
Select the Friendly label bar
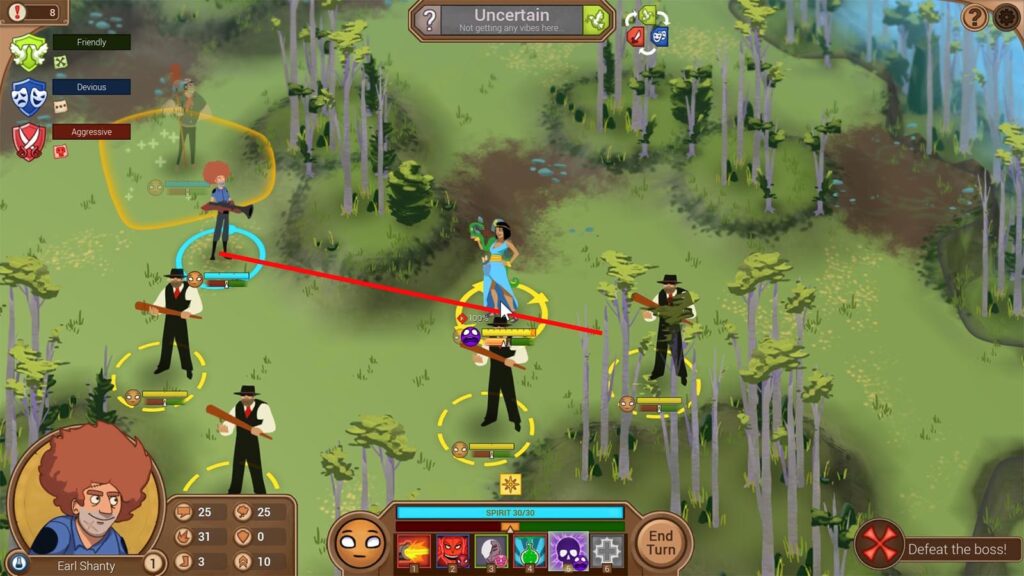(91, 42)
